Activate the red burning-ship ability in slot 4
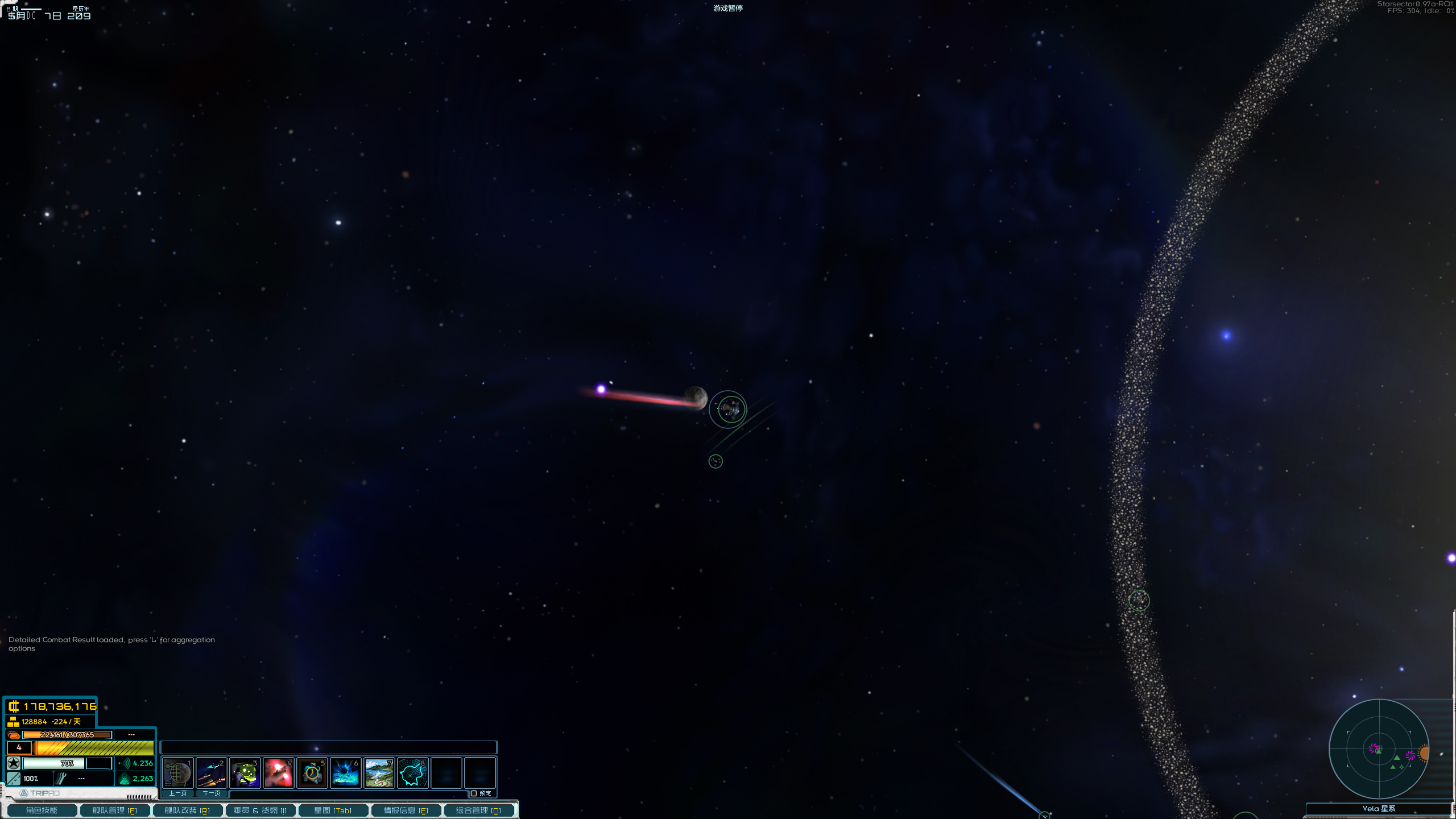Screen dimensions: 1456x819 coord(278,772)
